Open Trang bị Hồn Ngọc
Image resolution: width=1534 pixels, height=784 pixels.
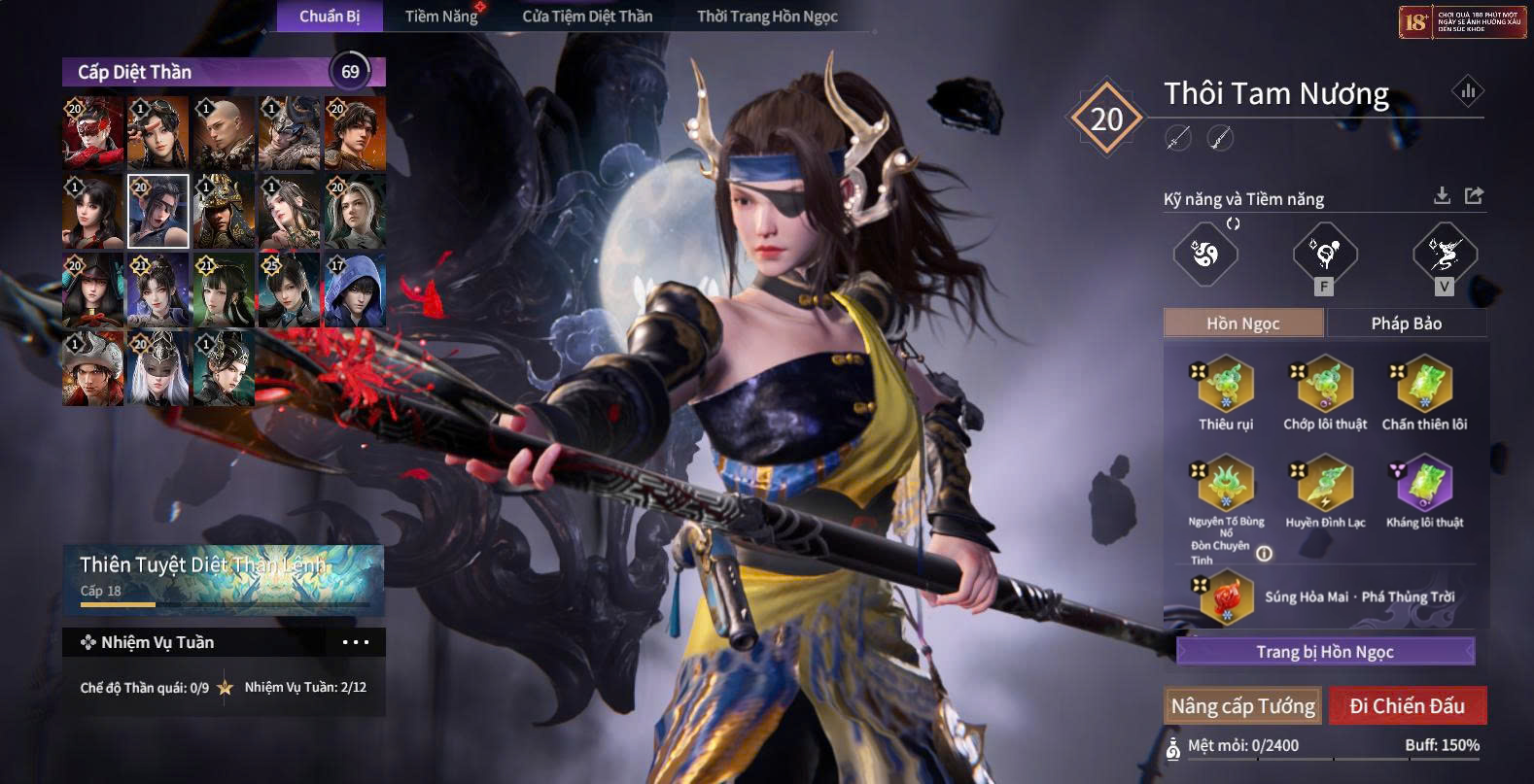point(1325,652)
